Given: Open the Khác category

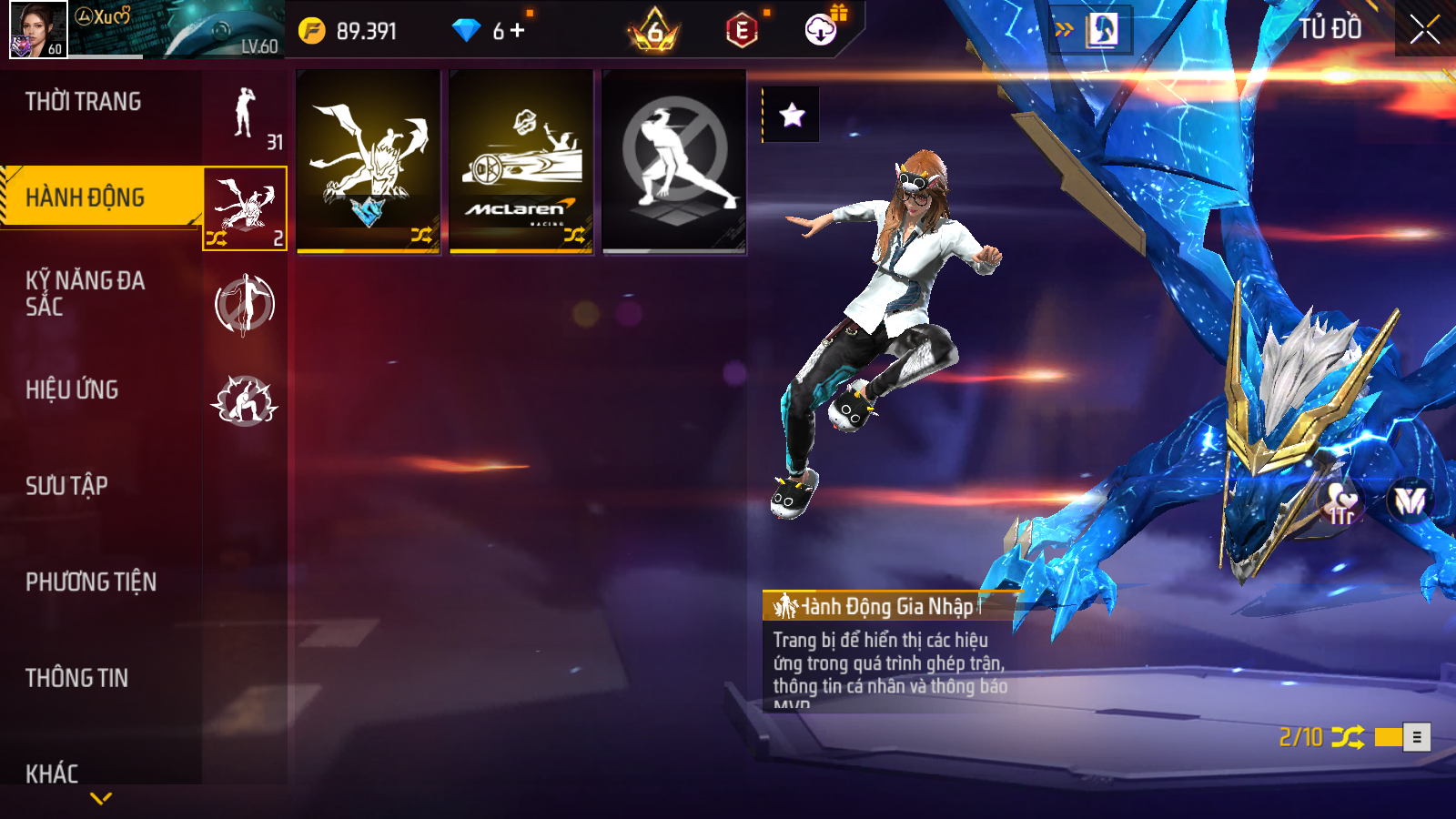Looking at the screenshot, I should 53,773.
